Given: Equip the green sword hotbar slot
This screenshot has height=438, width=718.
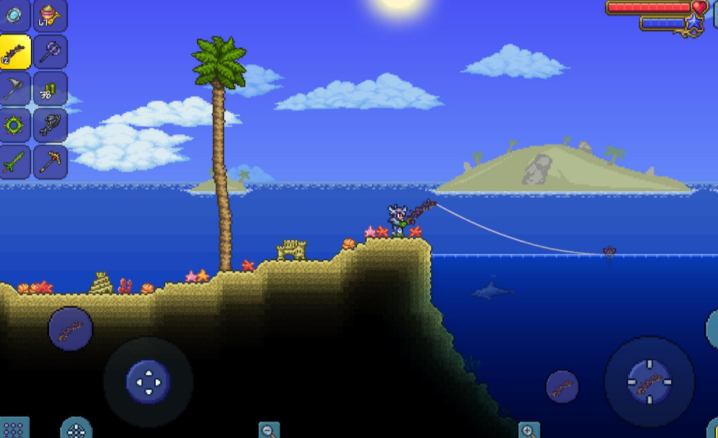Looking at the screenshot, I should pos(14,161).
